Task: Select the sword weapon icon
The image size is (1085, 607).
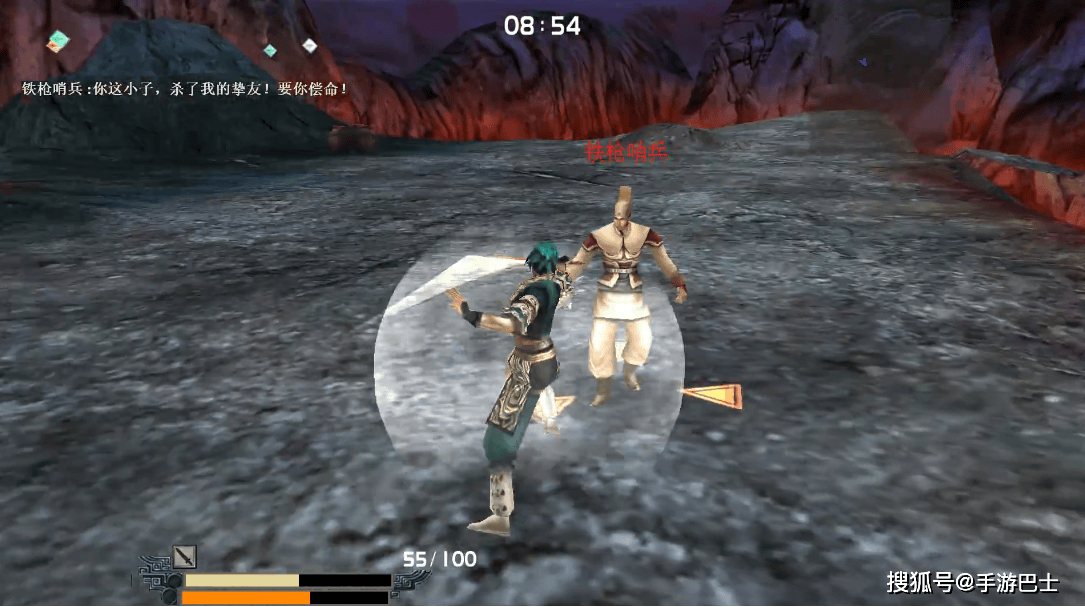Action: click(184, 557)
